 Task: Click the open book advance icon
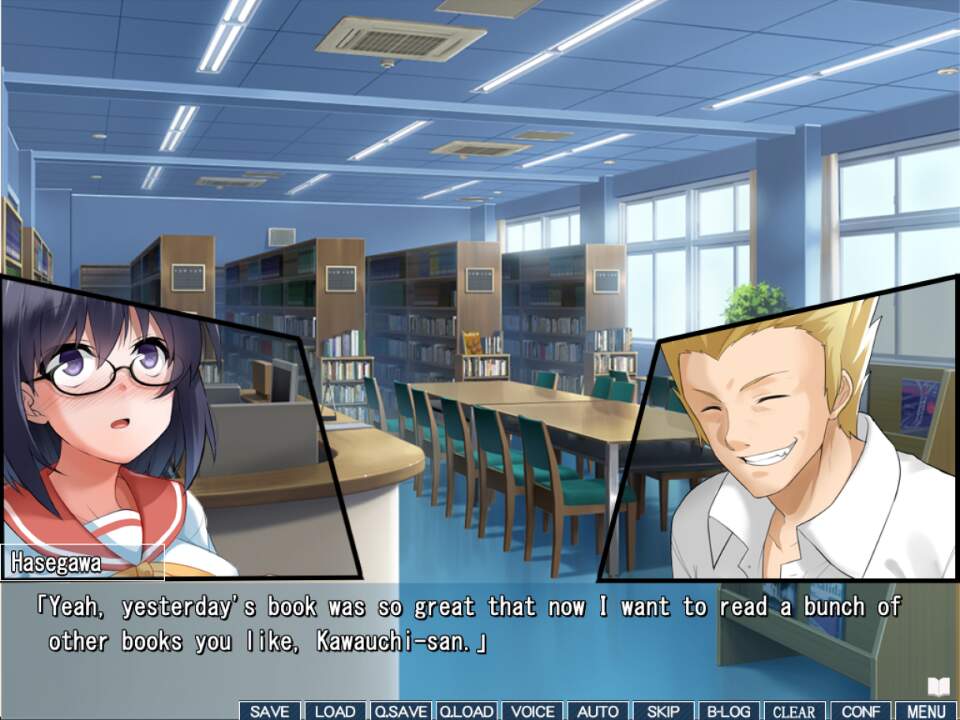click(x=937, y=686)
